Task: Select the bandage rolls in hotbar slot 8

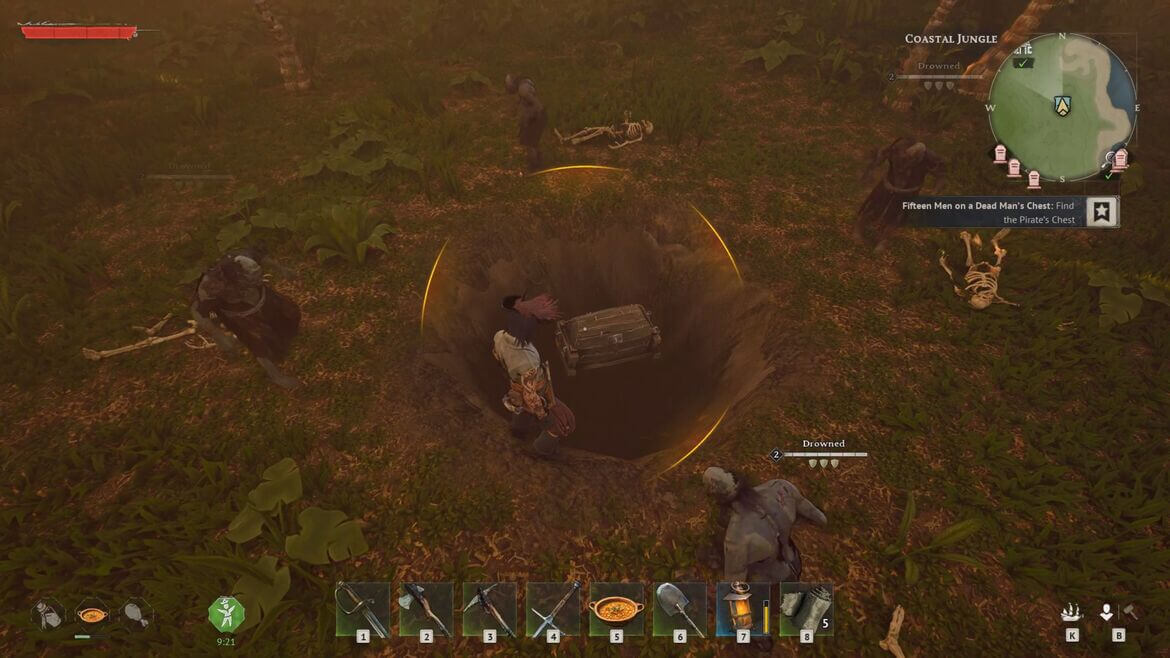Action: click(806, 609)
